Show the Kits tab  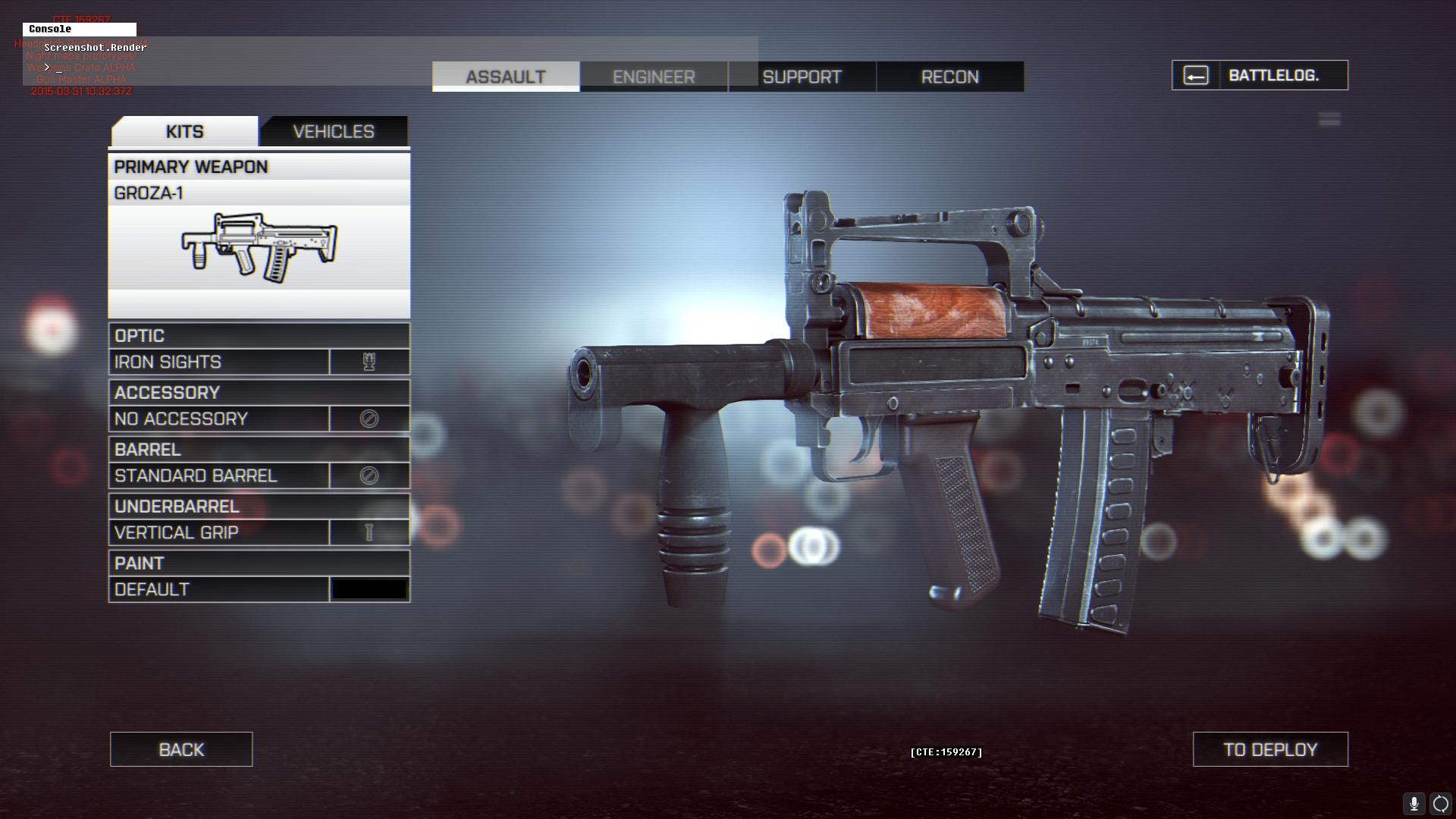tap(184, 131)
